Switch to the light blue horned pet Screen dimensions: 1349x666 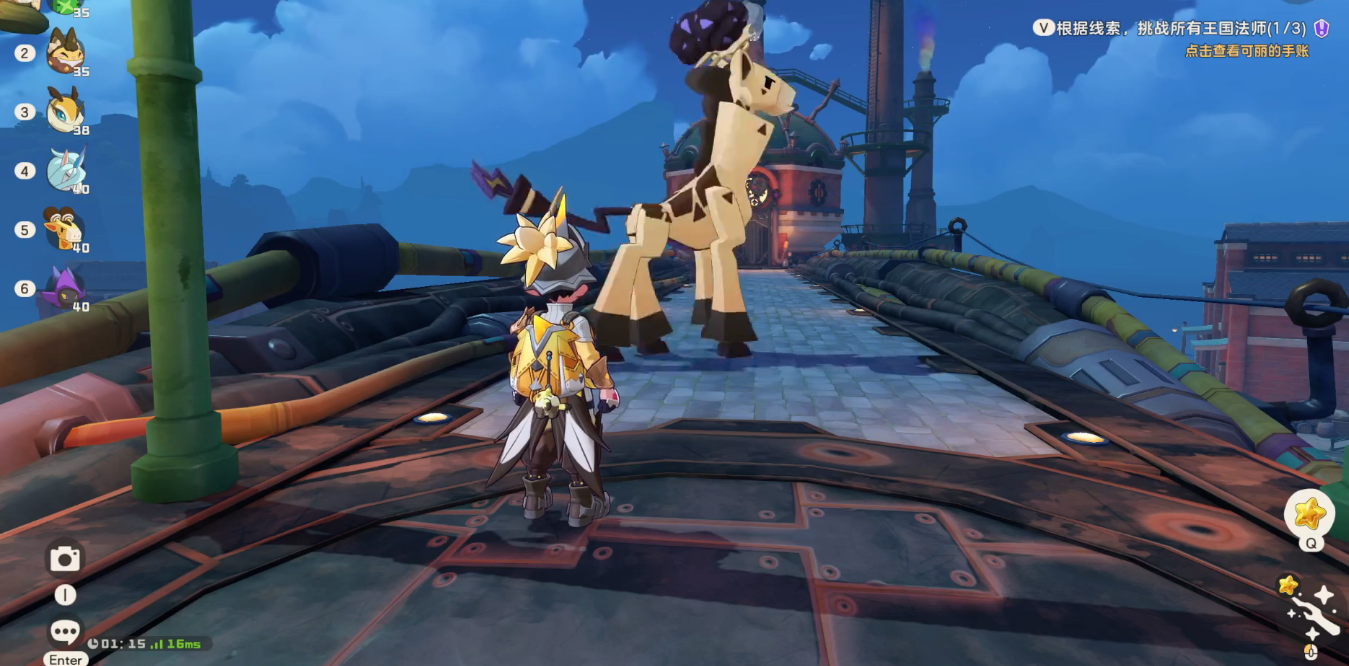click(66, 170)
